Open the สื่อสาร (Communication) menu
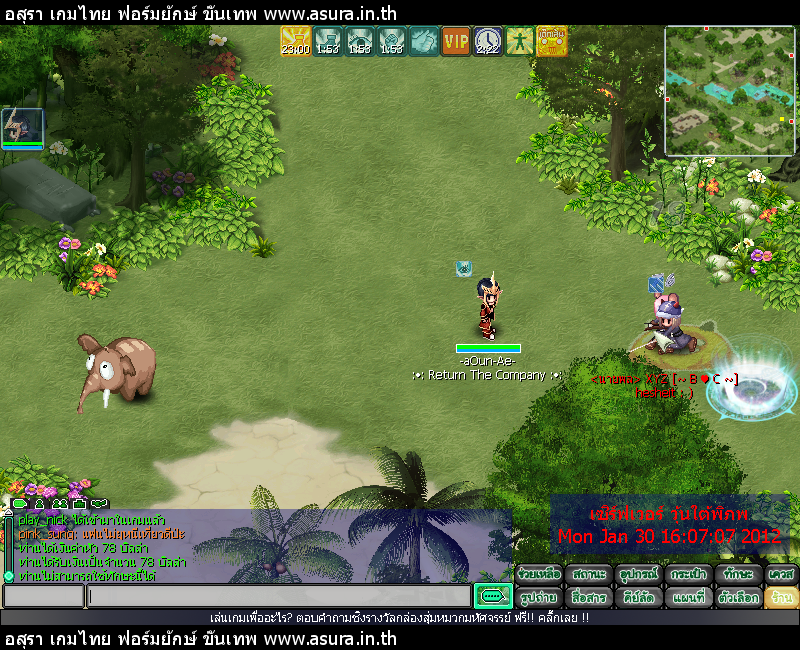 tap(588, 597)
